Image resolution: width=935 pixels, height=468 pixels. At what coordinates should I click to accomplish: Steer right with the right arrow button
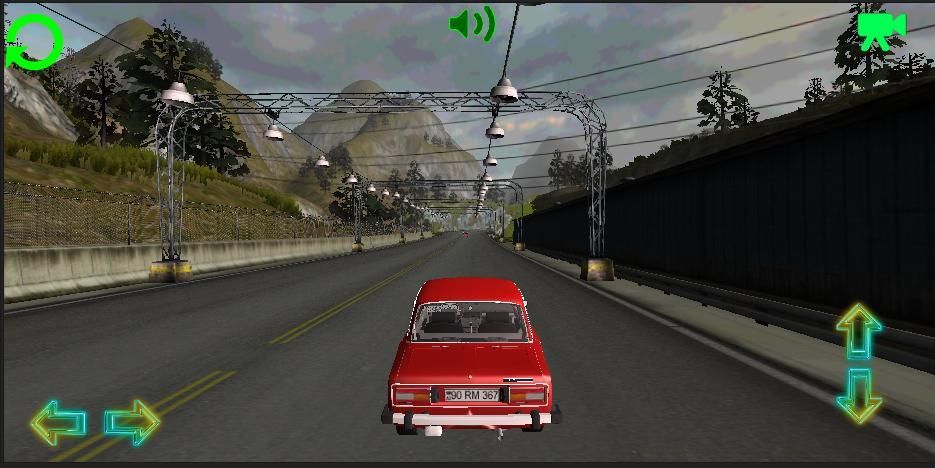(x=132, y=423)
